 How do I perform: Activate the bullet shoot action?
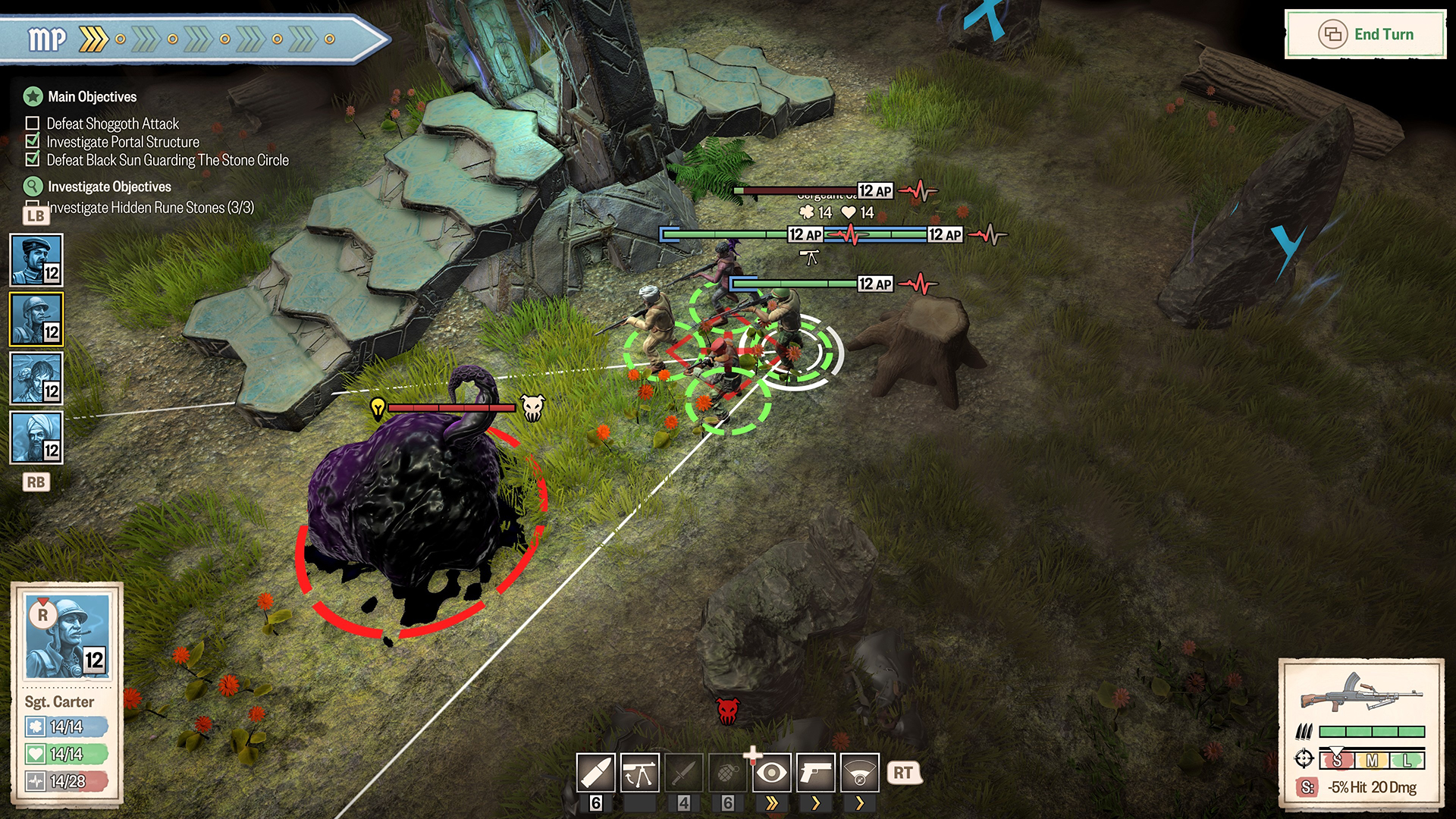click(596, 773)
